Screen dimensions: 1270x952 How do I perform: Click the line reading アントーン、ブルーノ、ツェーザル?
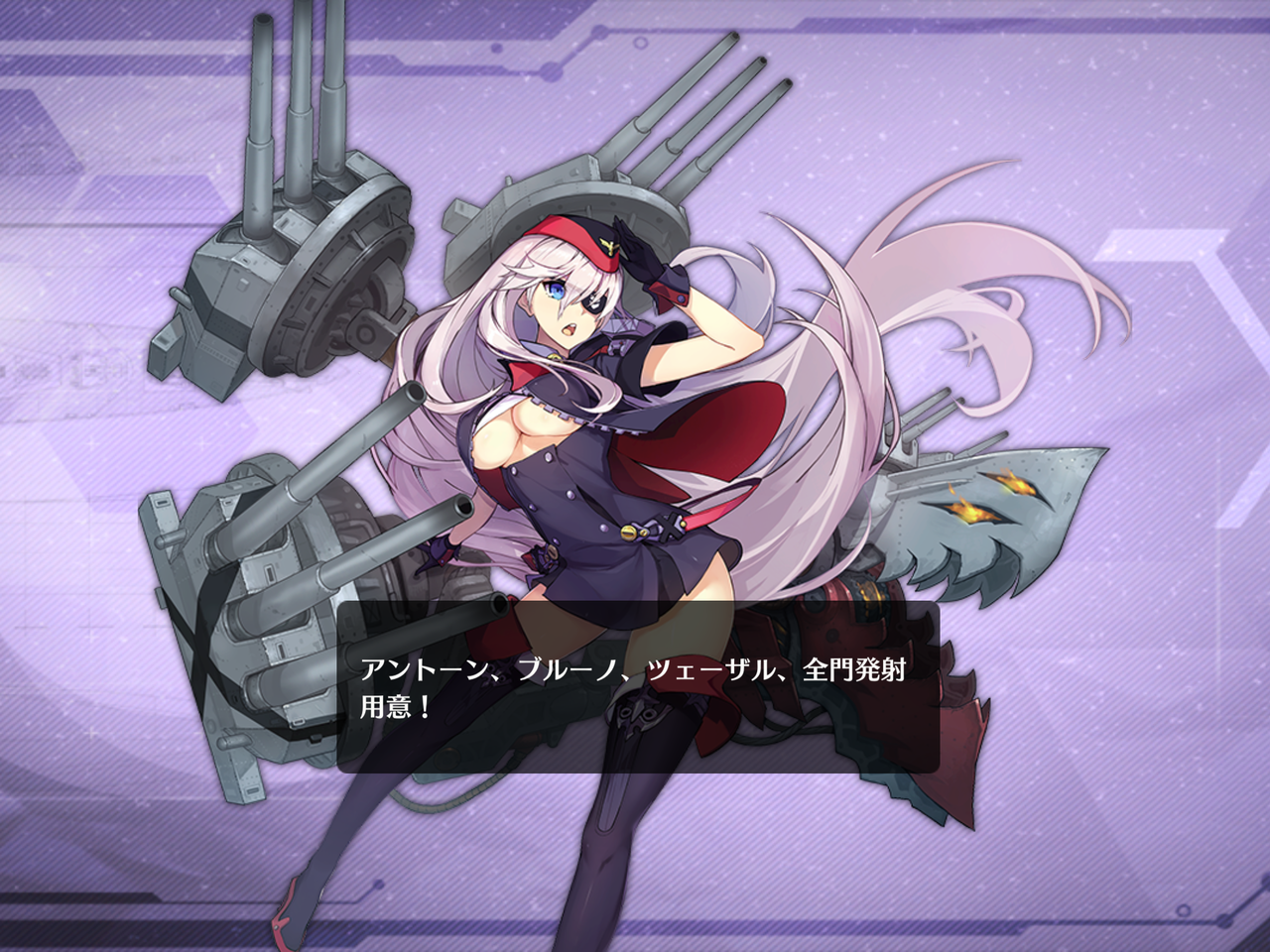click(575, 669)
